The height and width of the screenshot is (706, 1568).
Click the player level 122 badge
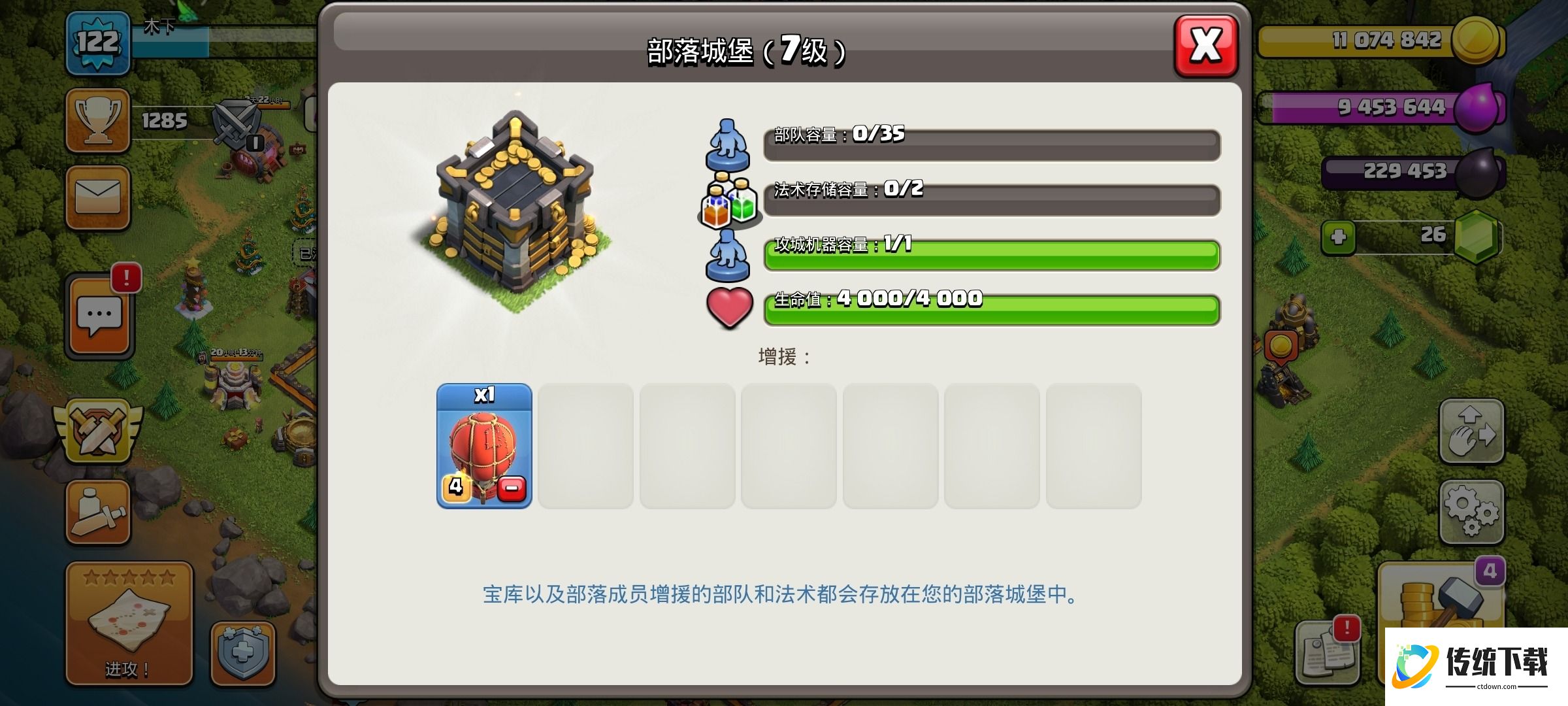(97, 41)
